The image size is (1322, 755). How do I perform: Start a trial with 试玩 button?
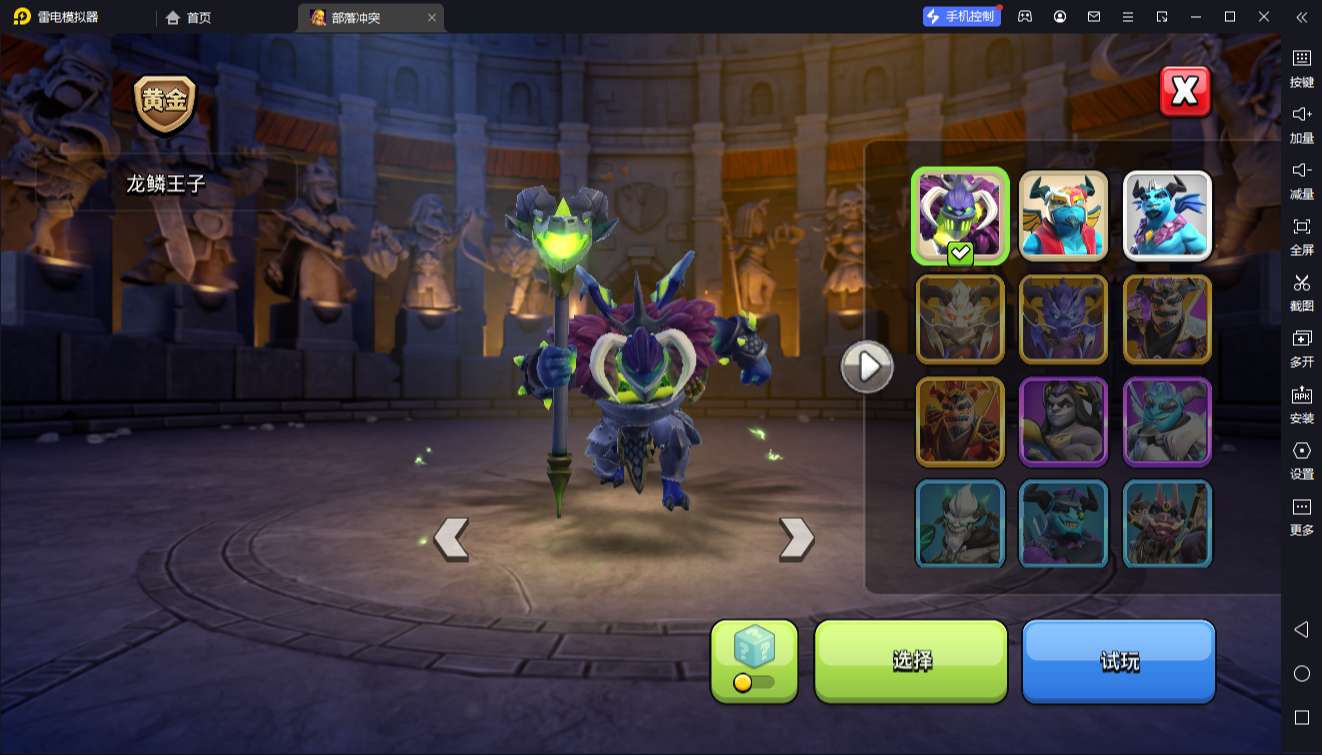pyautogui.click(x=1118, y=660)
